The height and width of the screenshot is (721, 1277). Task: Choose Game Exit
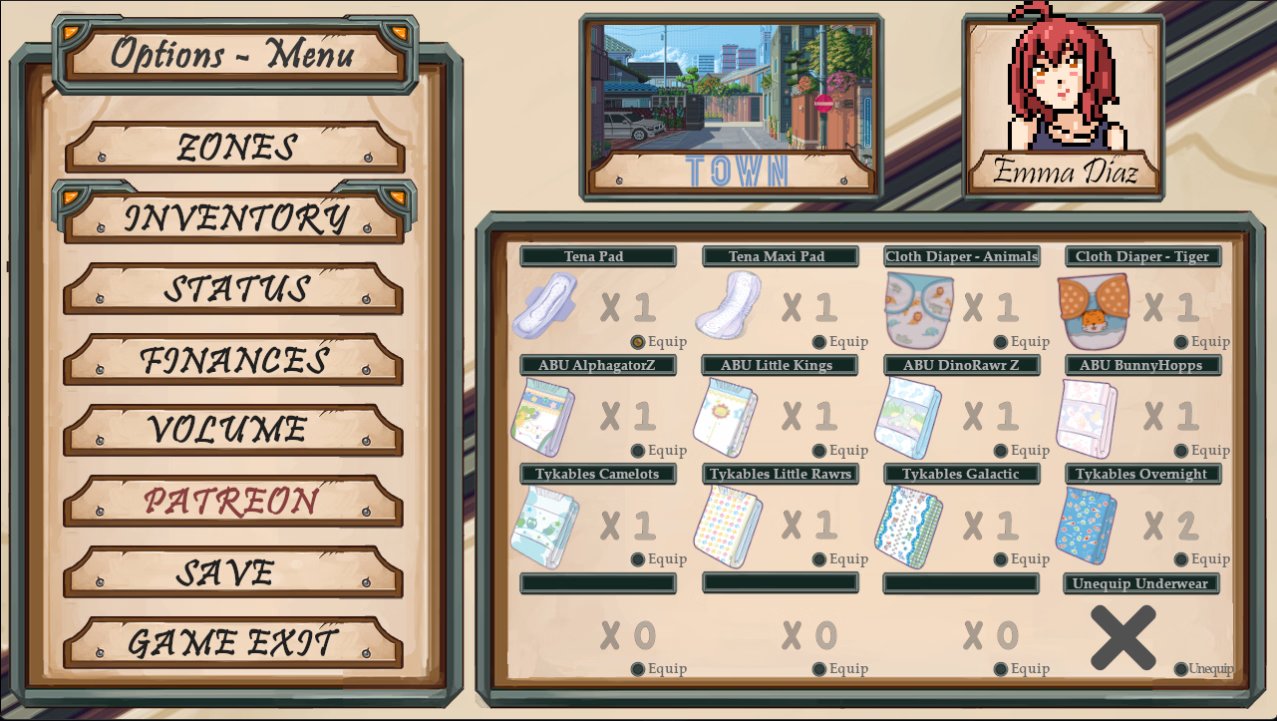(x=235, y=642)
